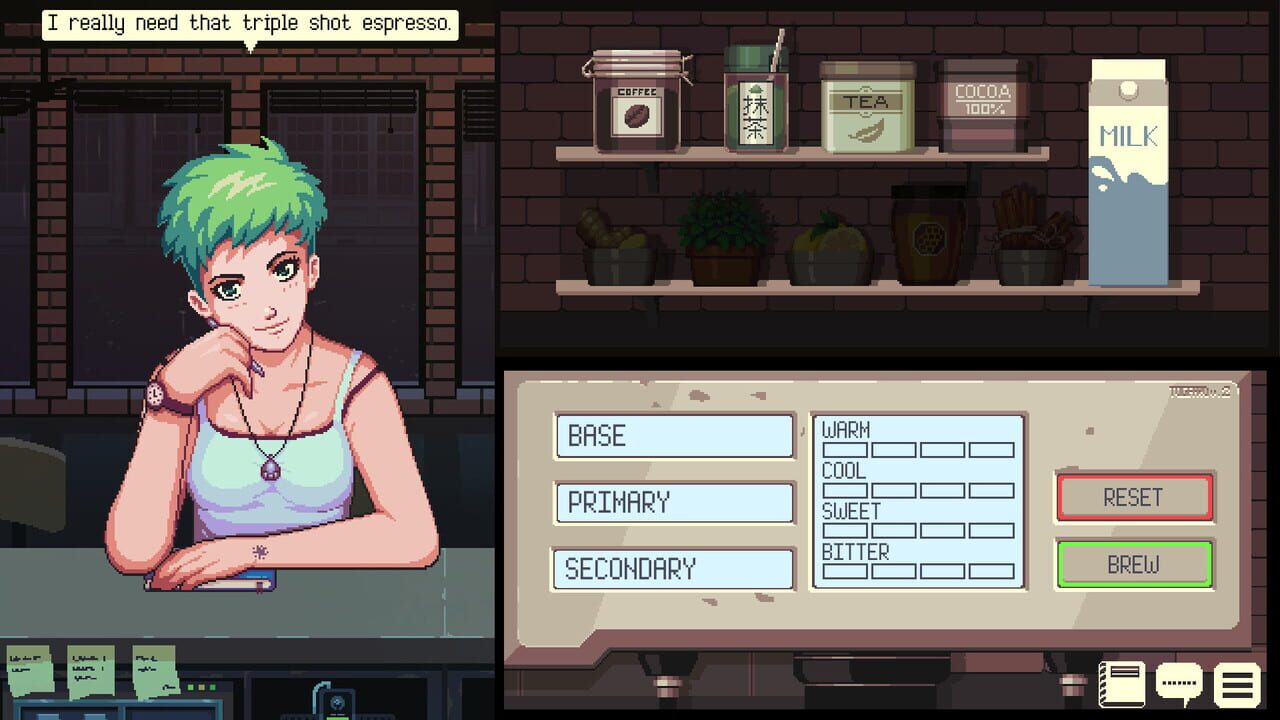The width and height of the screenshot is (1280, 720).
Task: Click the SECONDARY ingredient slot
Action: click(673, 569)
